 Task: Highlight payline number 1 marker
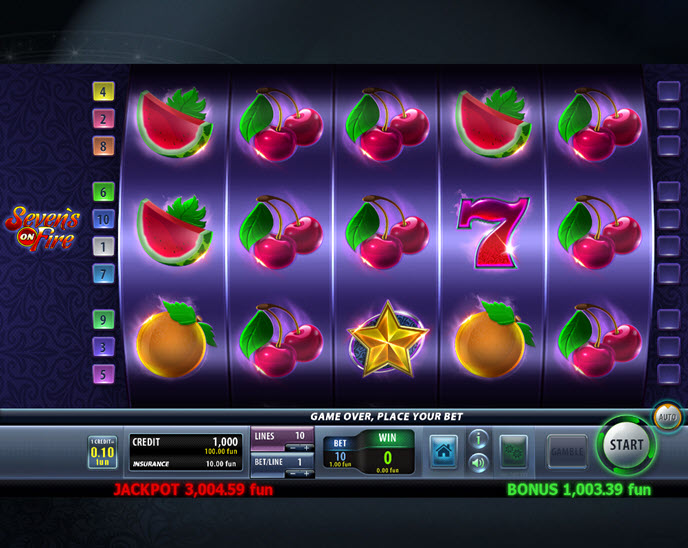[x=104, y=246]
